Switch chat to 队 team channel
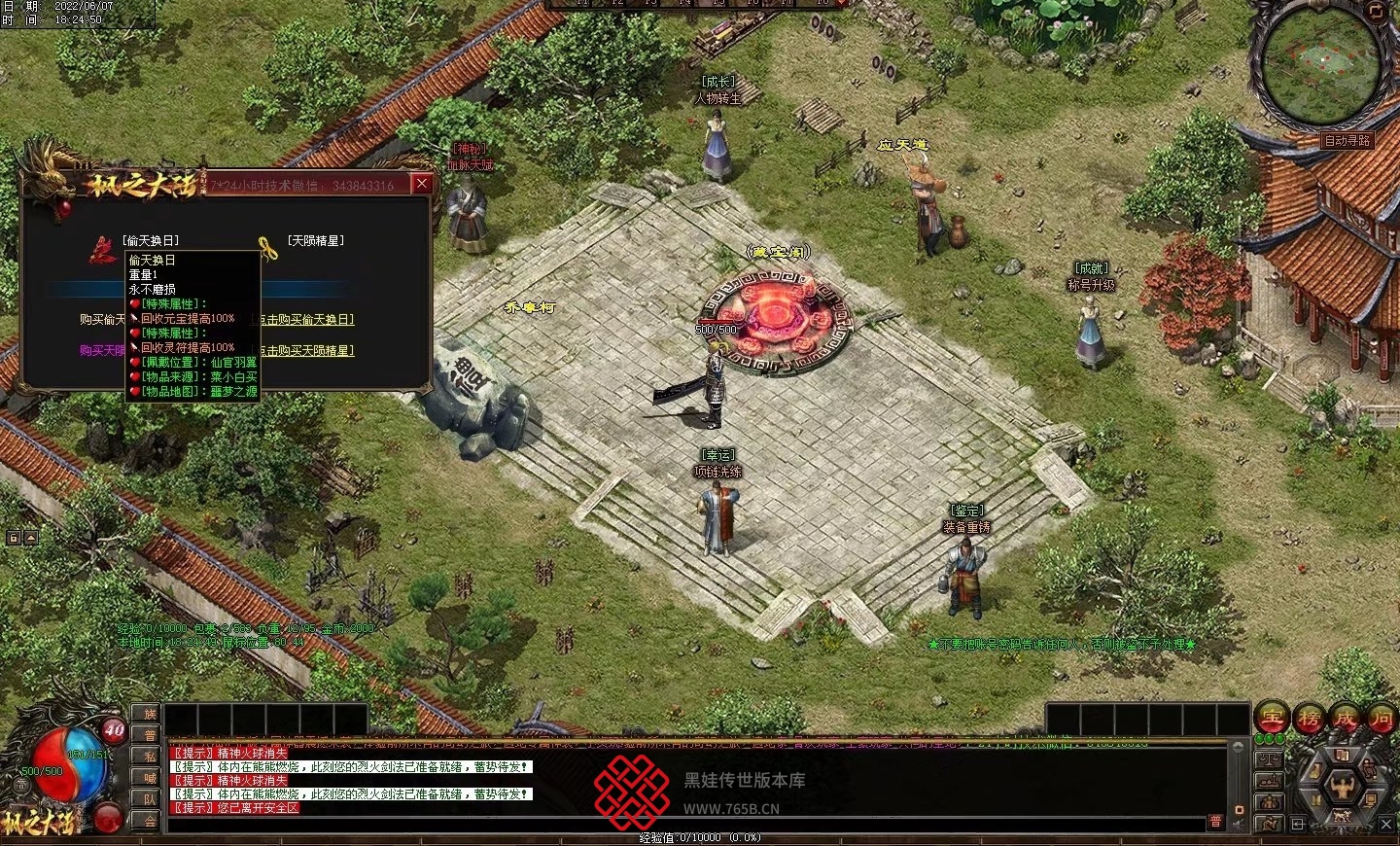The width and height of the screenshot is (1400, 846). [150, 799]
